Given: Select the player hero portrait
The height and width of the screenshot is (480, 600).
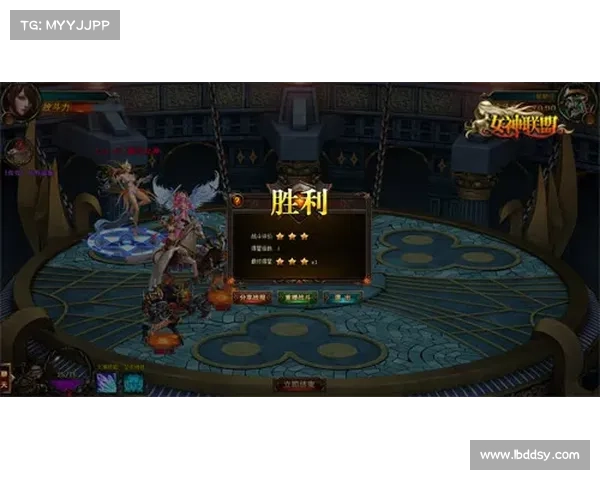Looking at the screenshot, I should pyautogui.click(x=19, y=100).
